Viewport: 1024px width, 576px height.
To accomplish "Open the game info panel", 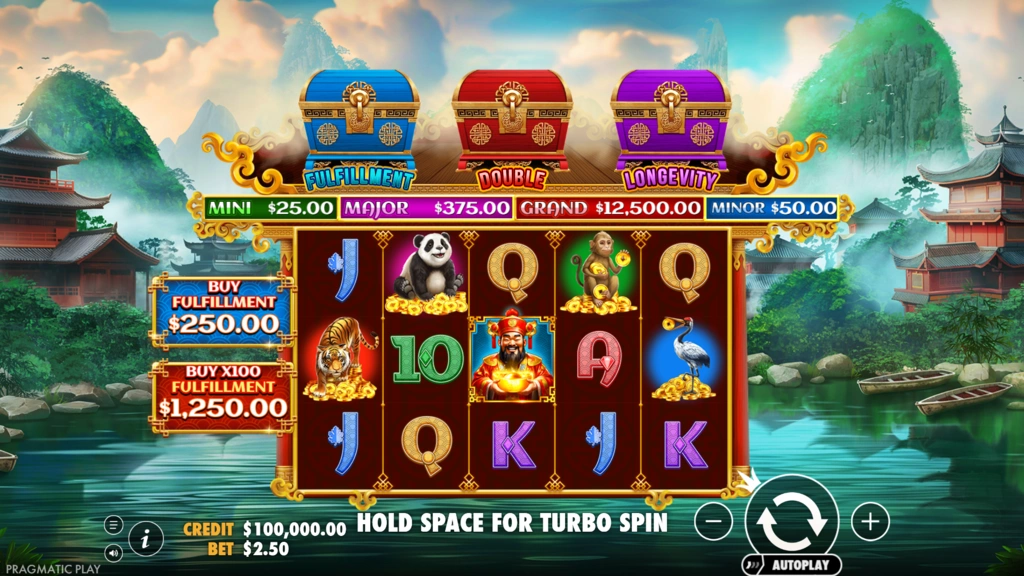I will (146, 539).
